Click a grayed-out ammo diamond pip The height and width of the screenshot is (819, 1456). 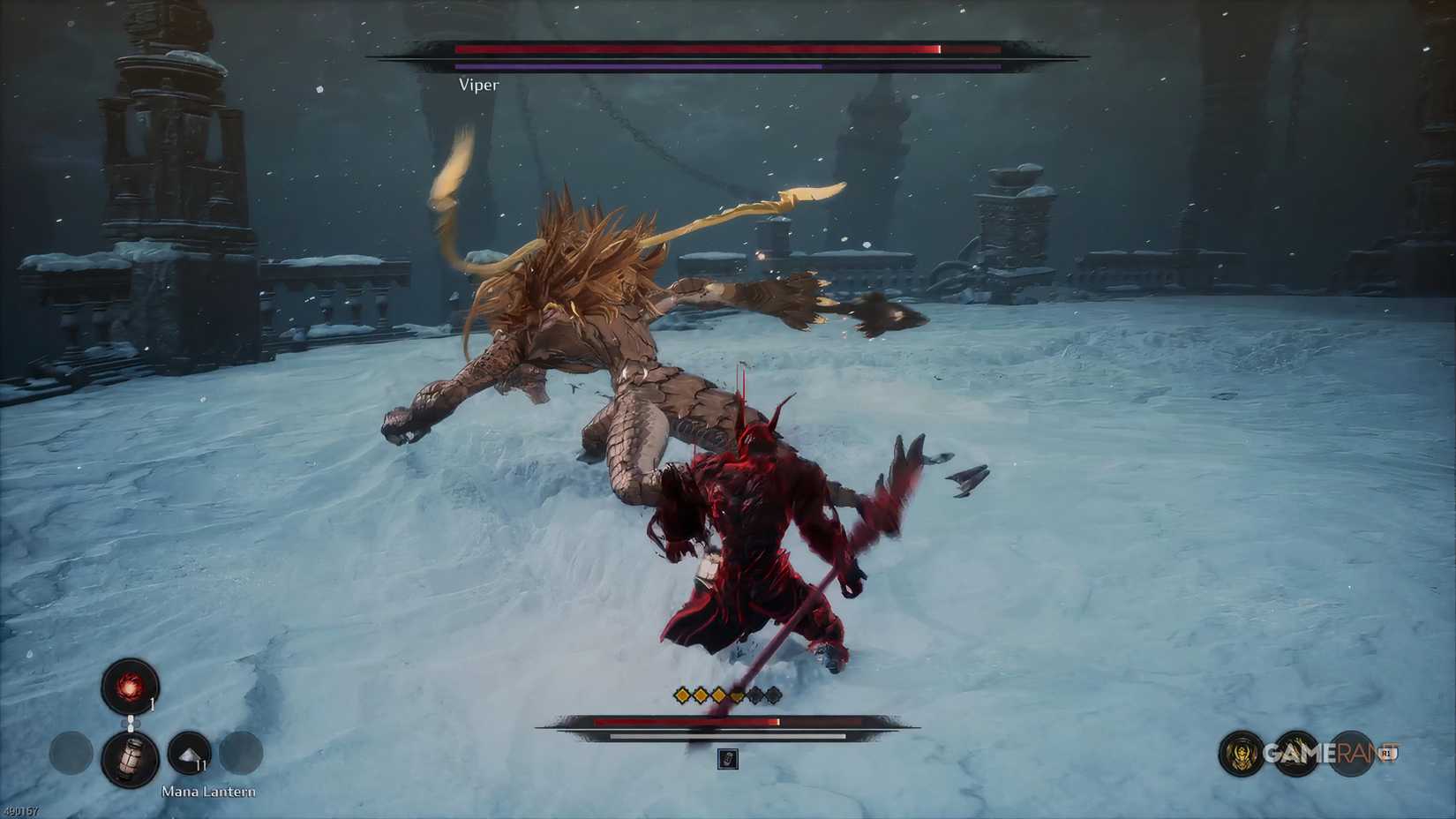755,697
